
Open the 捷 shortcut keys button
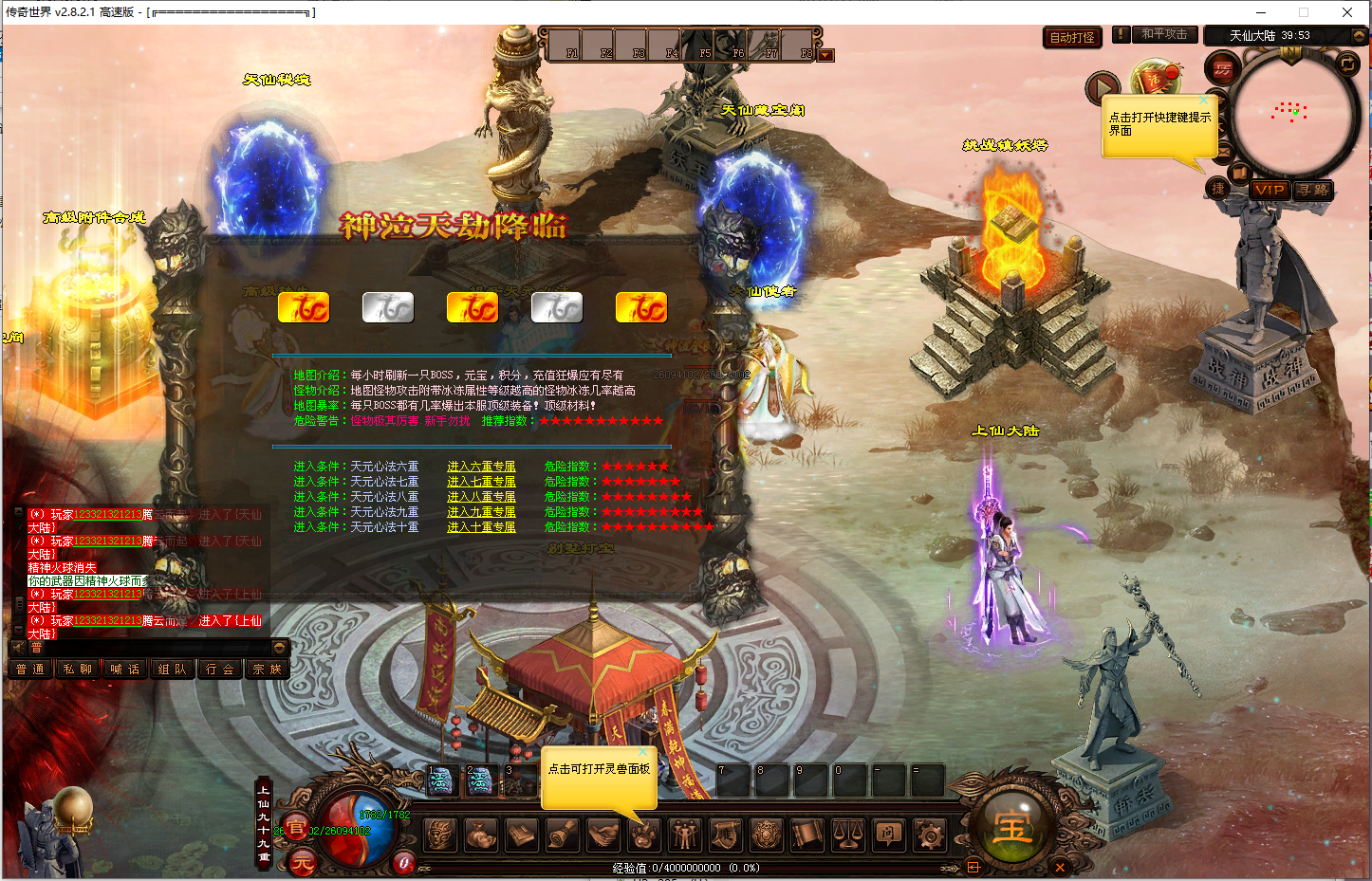pyautogui.click(x=1217, y=189)
